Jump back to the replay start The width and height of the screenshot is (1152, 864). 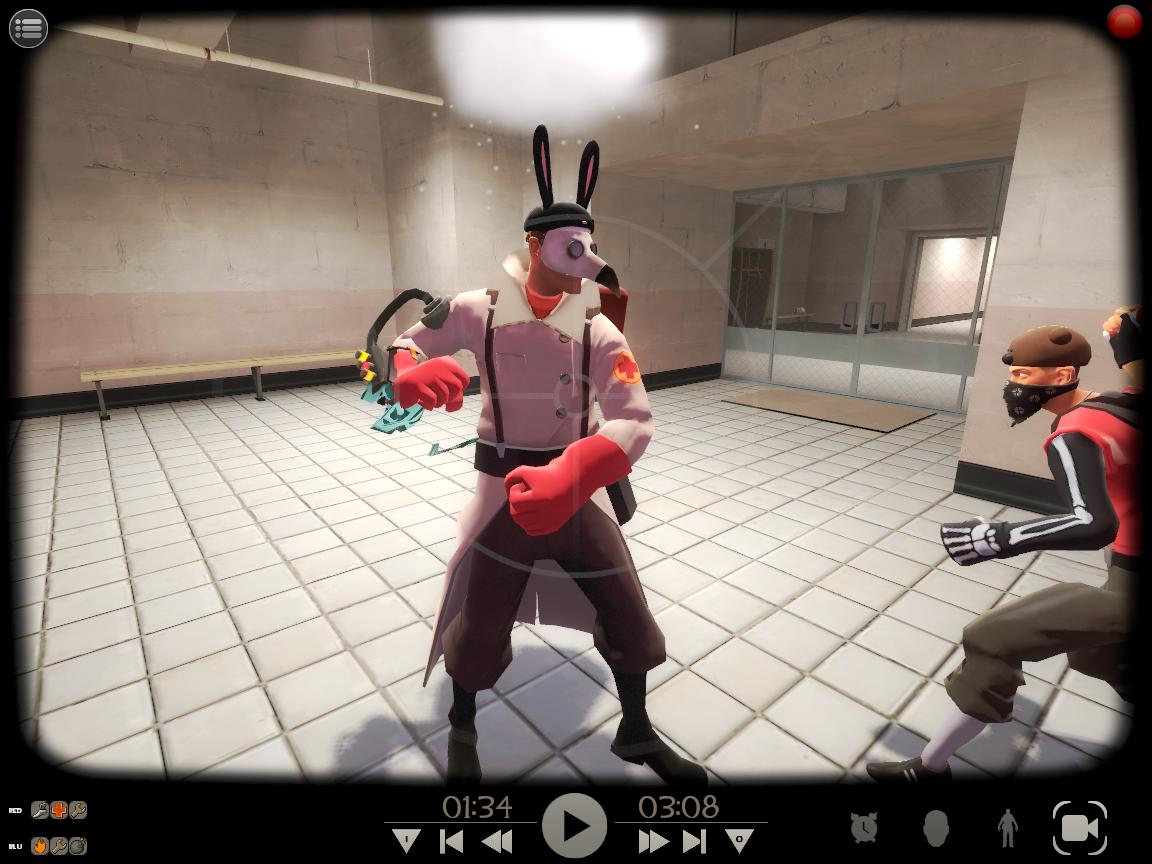[x=452, y=841]
